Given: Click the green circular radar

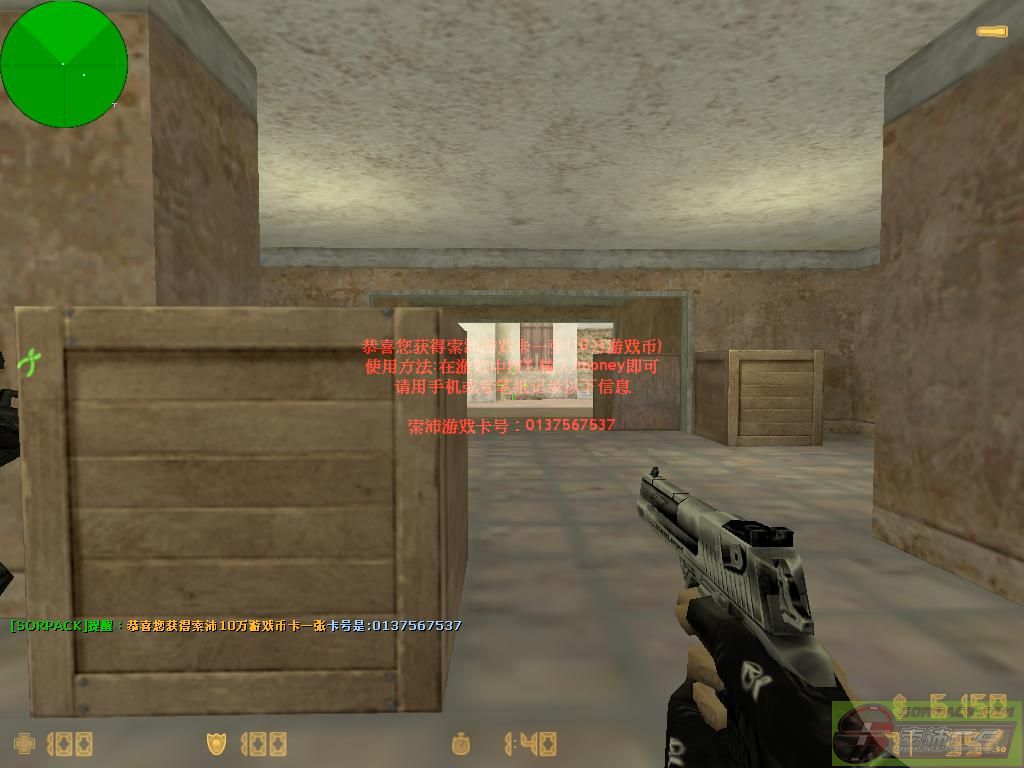Looking at the screenshot, I should tap(64, 64).
